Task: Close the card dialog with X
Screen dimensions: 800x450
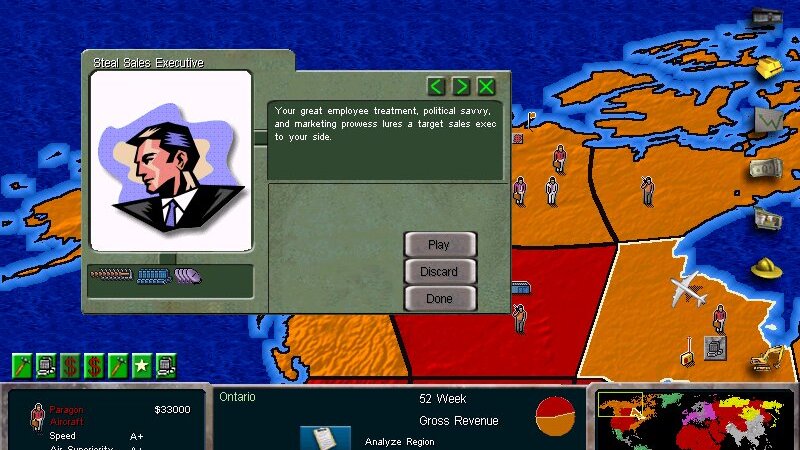Action: [x=486, y=86]
